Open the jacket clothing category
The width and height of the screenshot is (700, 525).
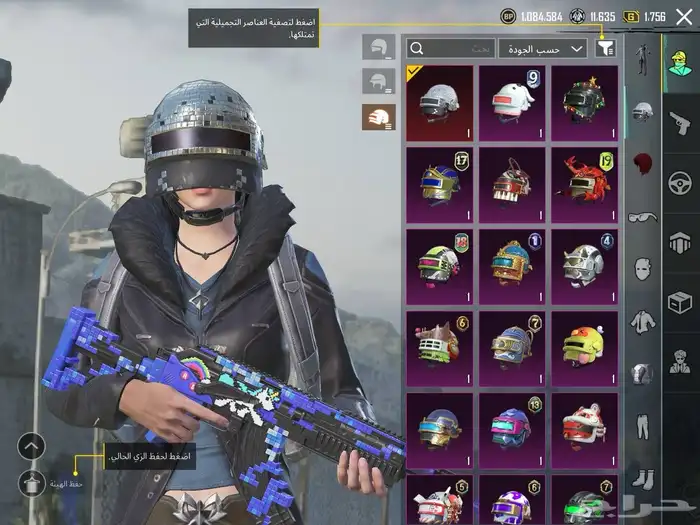643,321
